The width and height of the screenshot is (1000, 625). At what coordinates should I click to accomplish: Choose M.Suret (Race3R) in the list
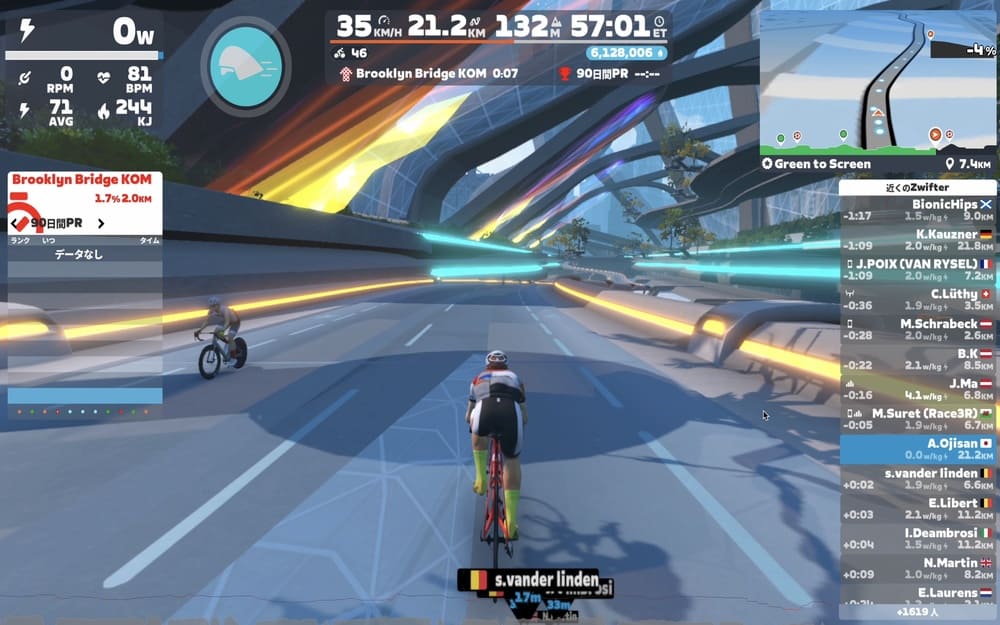[x=917, y=418]
